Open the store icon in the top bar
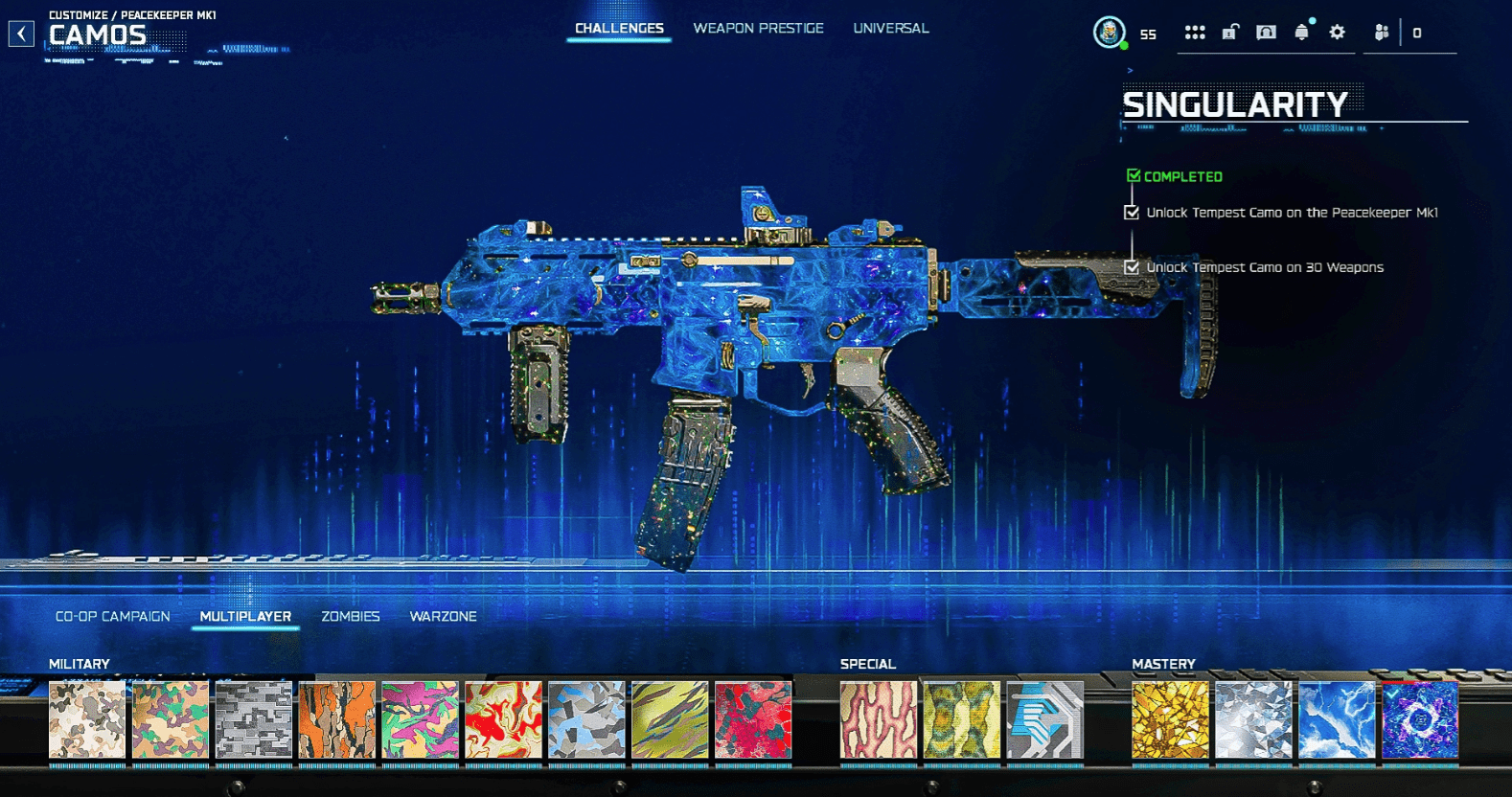The width and height of the screenshot is (1512, 797). (x=1267, y=32)
